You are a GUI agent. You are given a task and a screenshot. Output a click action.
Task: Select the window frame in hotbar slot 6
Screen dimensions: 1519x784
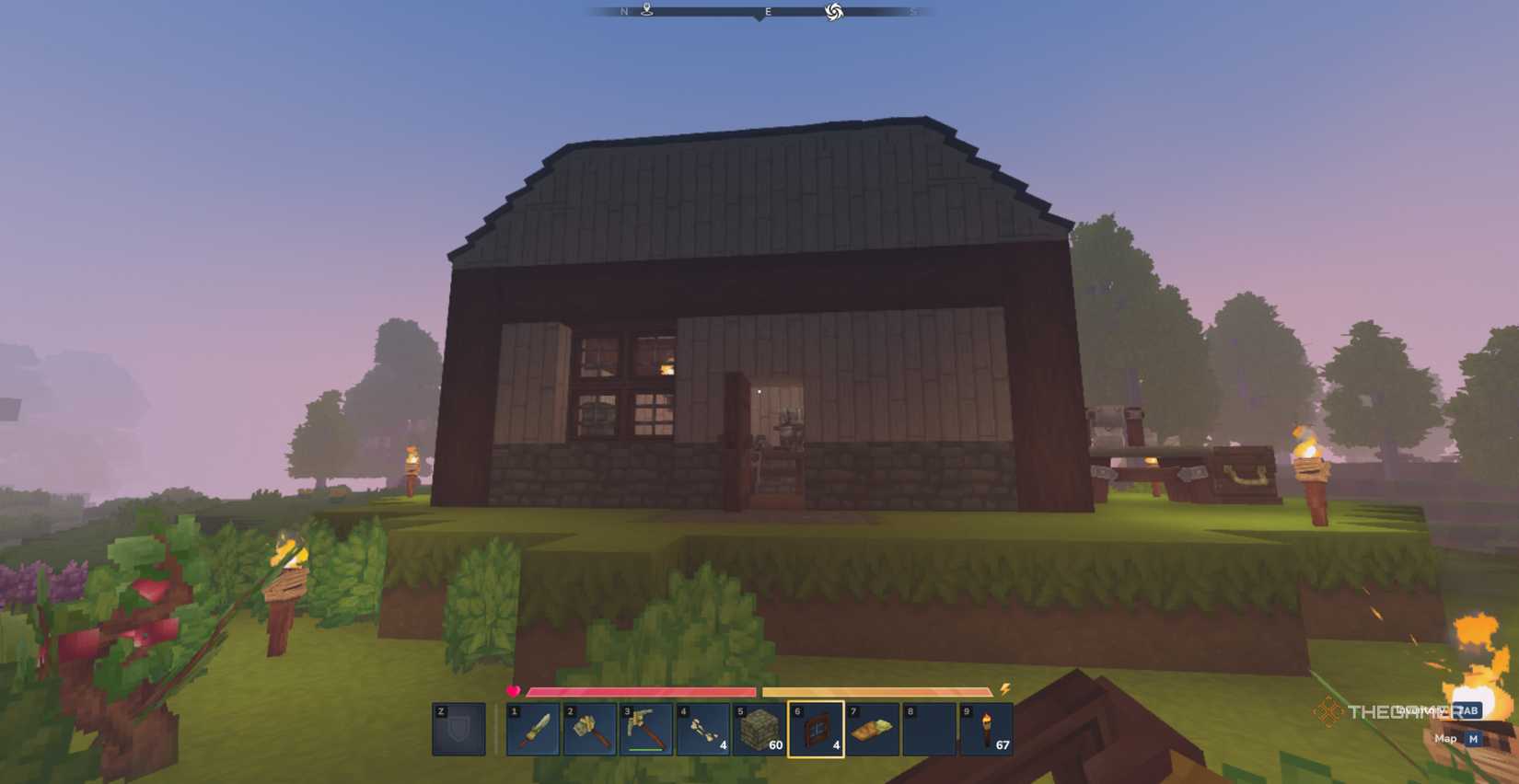817,730
